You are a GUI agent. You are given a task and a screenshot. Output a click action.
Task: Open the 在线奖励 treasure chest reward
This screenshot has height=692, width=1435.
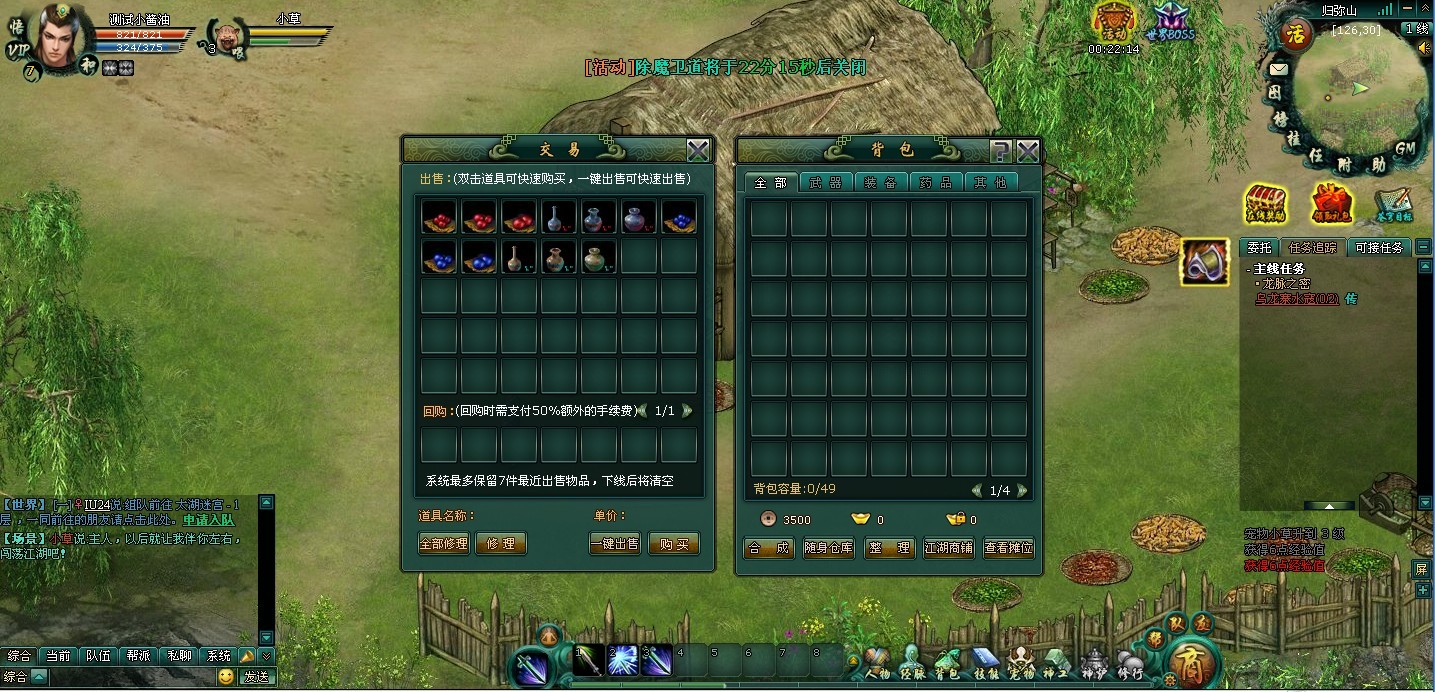point(1265,204)
